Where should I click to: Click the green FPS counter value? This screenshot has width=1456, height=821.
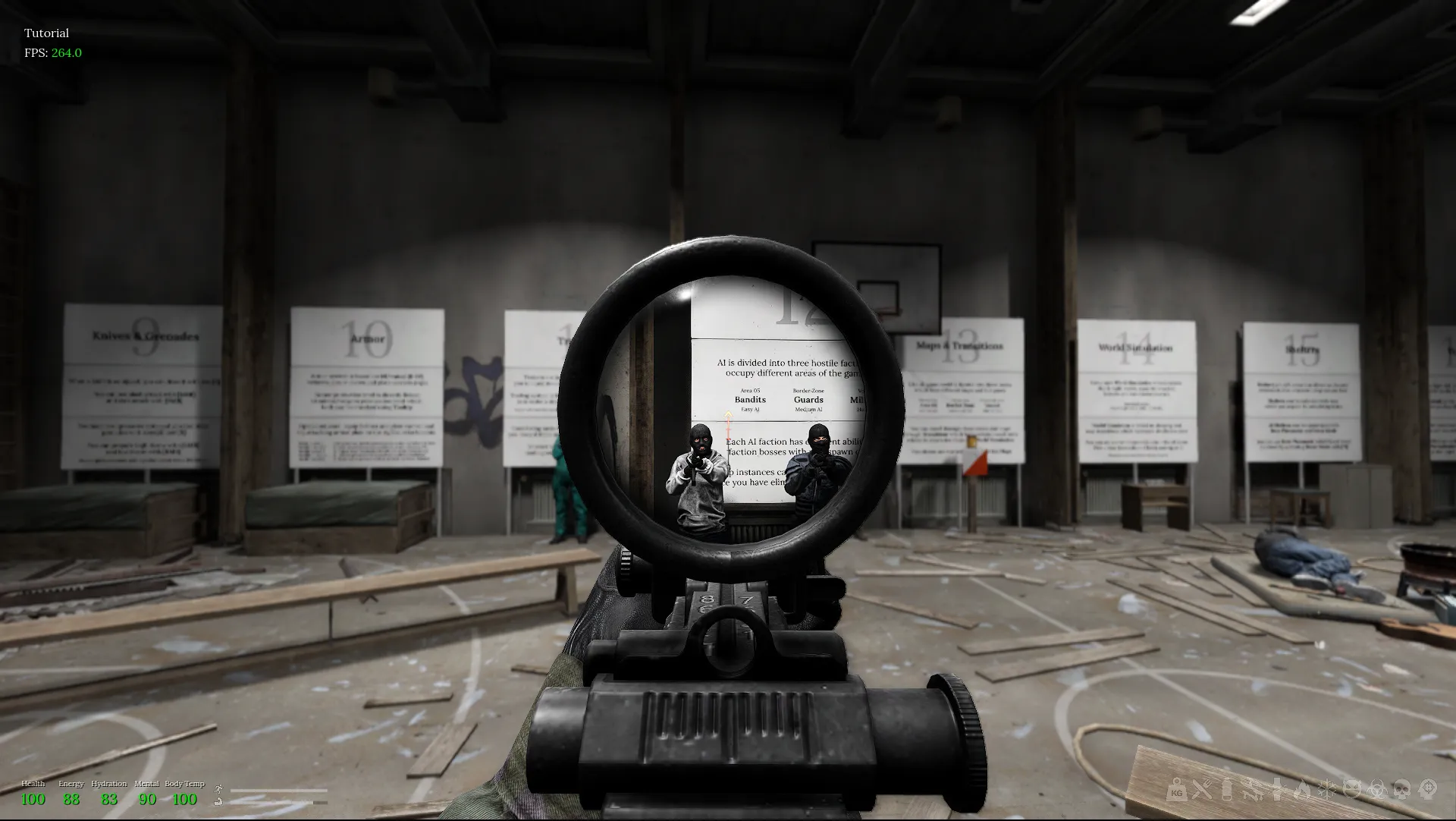[65, 53]
